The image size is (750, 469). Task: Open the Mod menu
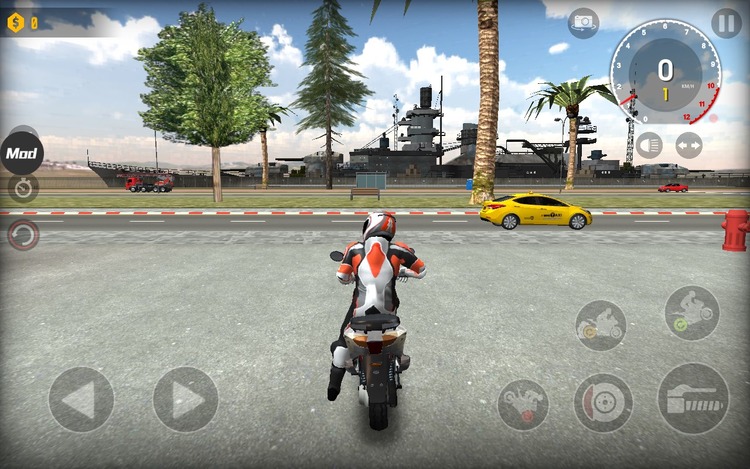tap(21, 154)
